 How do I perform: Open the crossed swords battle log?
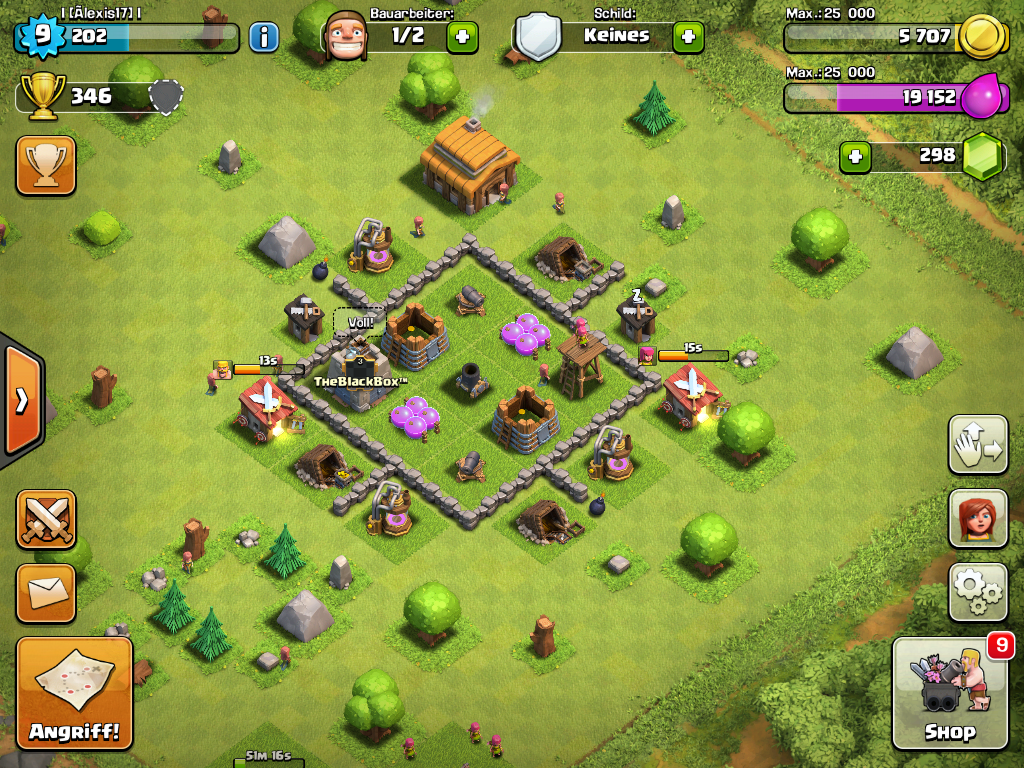[x=46, y=519]
